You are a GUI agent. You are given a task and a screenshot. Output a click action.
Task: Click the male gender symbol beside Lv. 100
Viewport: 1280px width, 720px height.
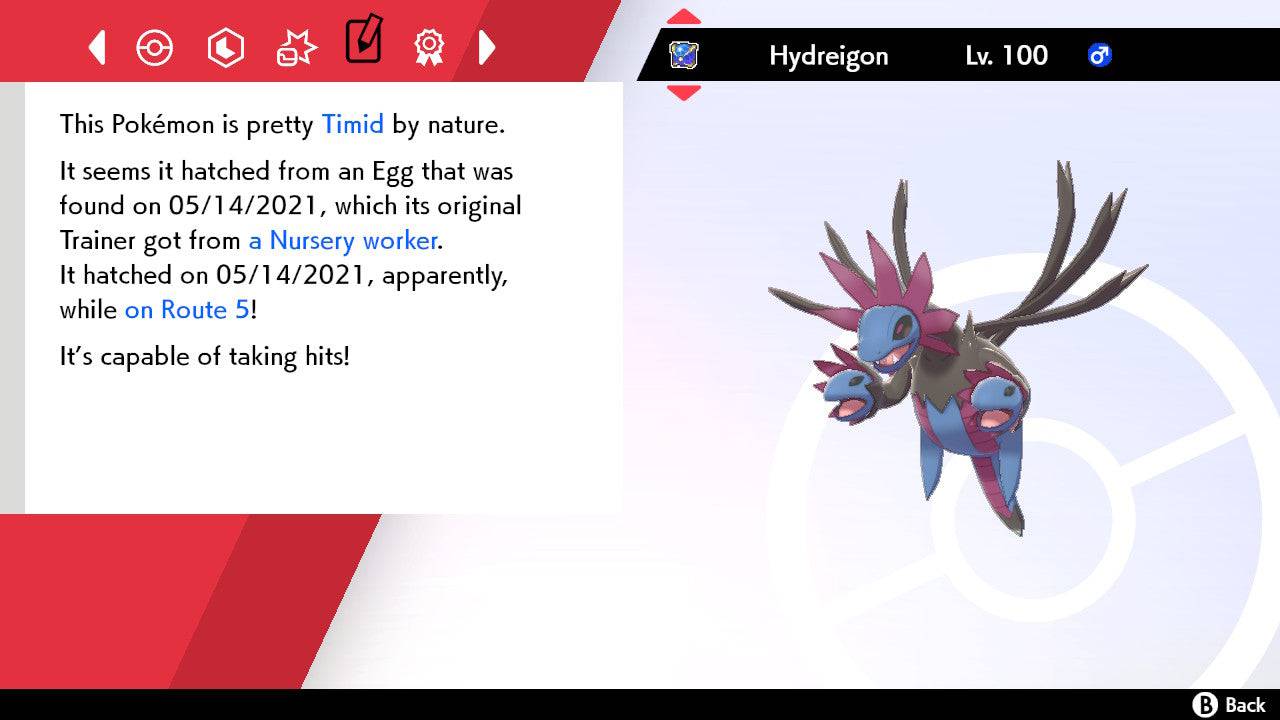(1101, 56)
